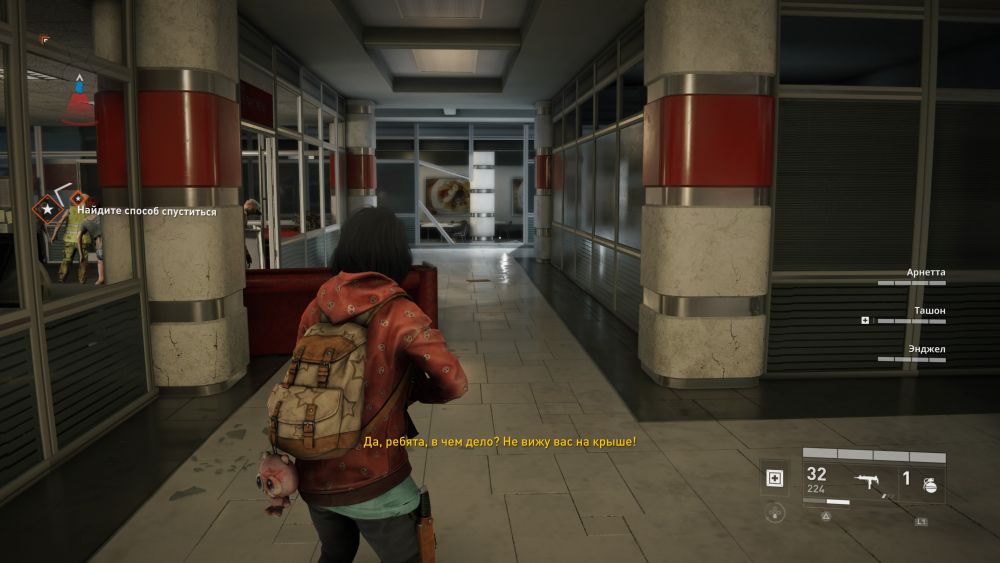Select the grenade equipment icon
1000x563 pixels.
coord(930,483)
